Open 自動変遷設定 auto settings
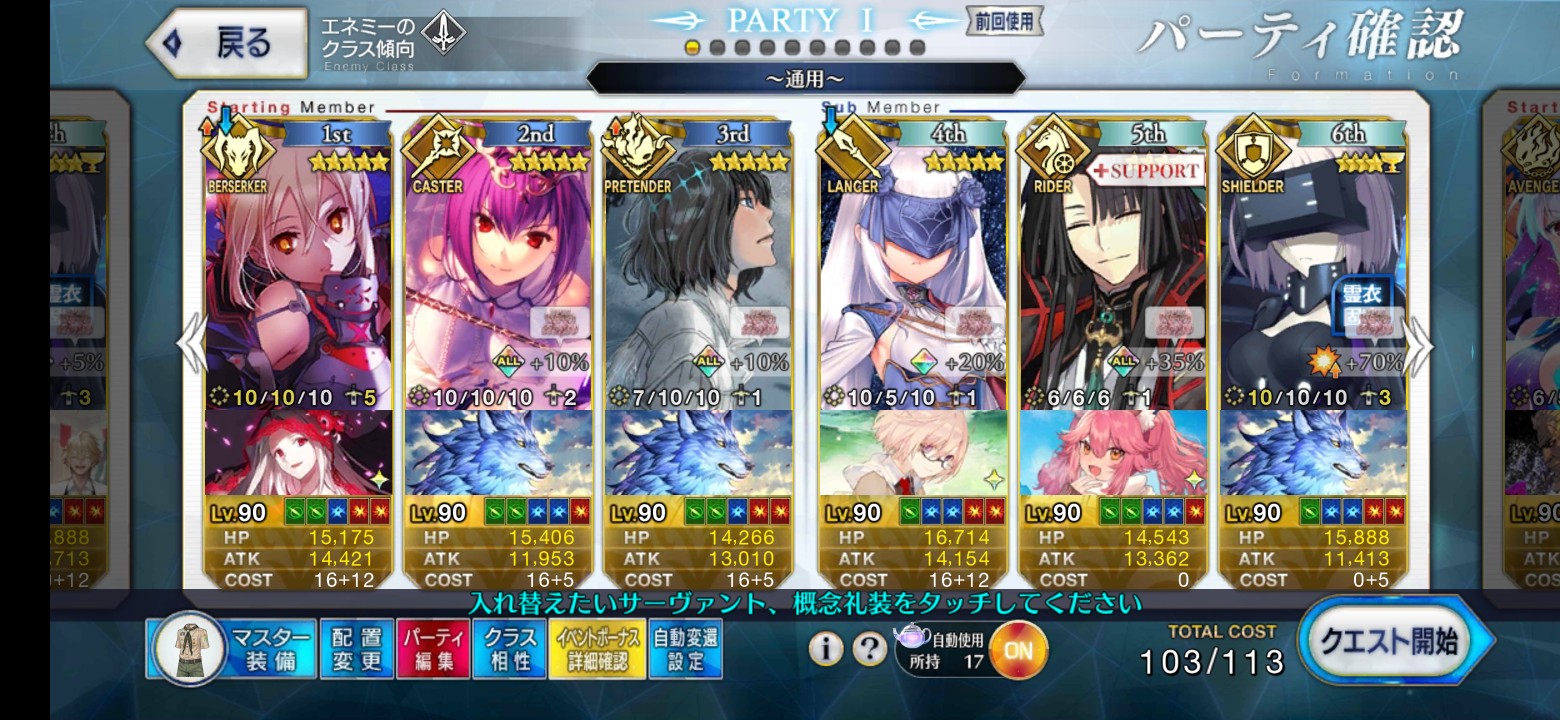The height and width of the screenshot is (720, 1560). 685,649
